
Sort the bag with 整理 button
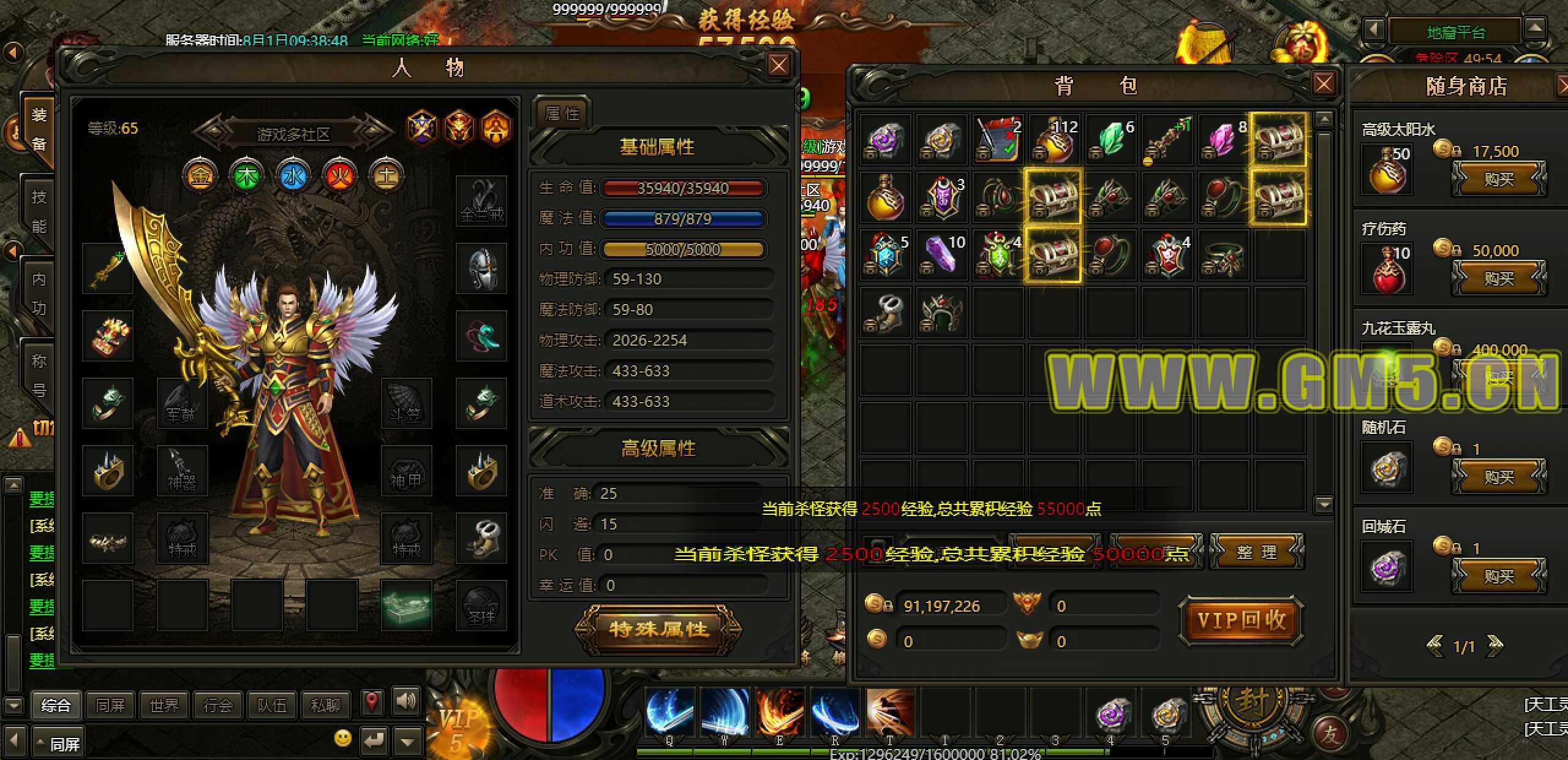tap(1257, 552)
